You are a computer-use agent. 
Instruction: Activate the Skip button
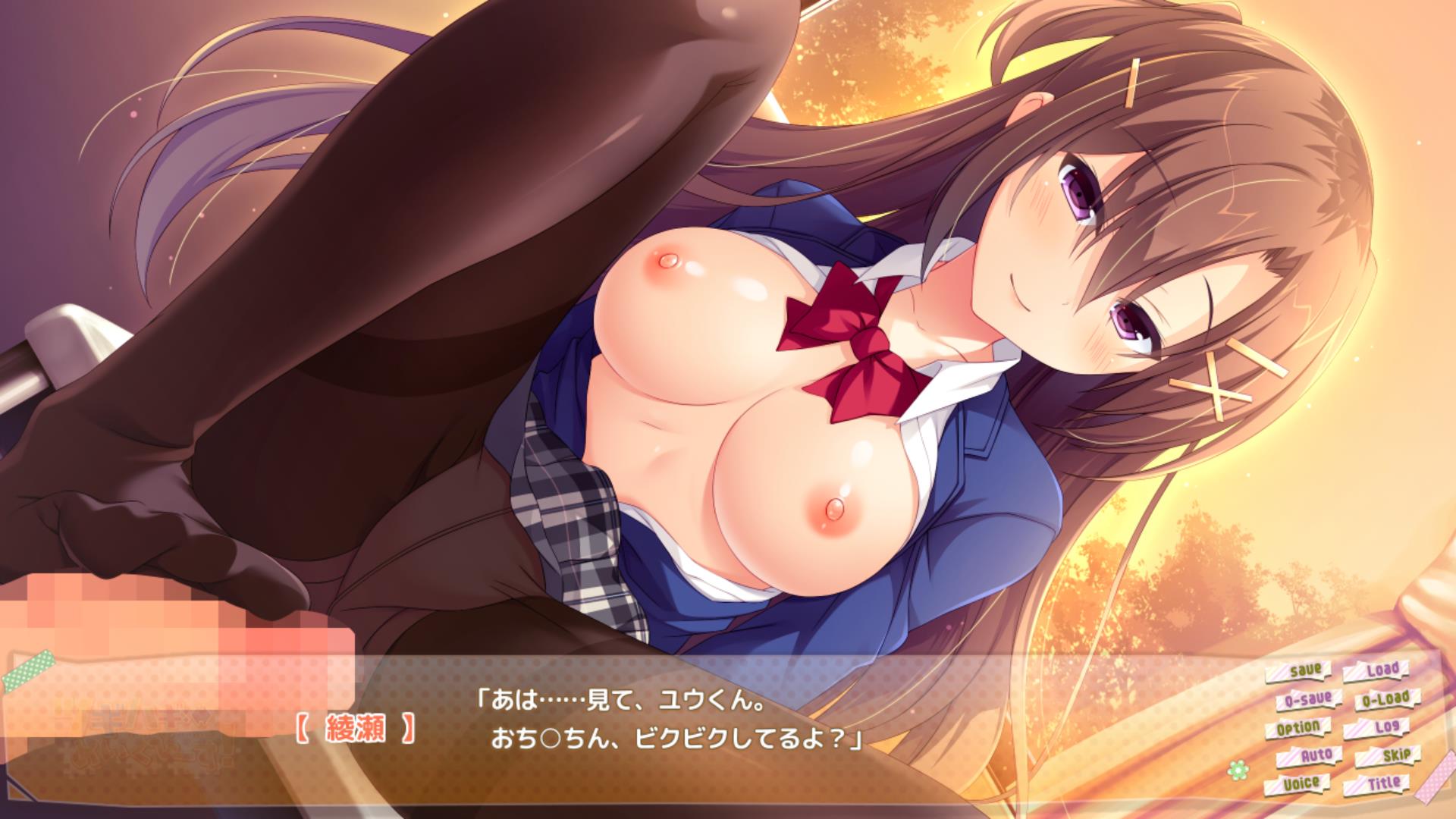[x=1389, y=755]
